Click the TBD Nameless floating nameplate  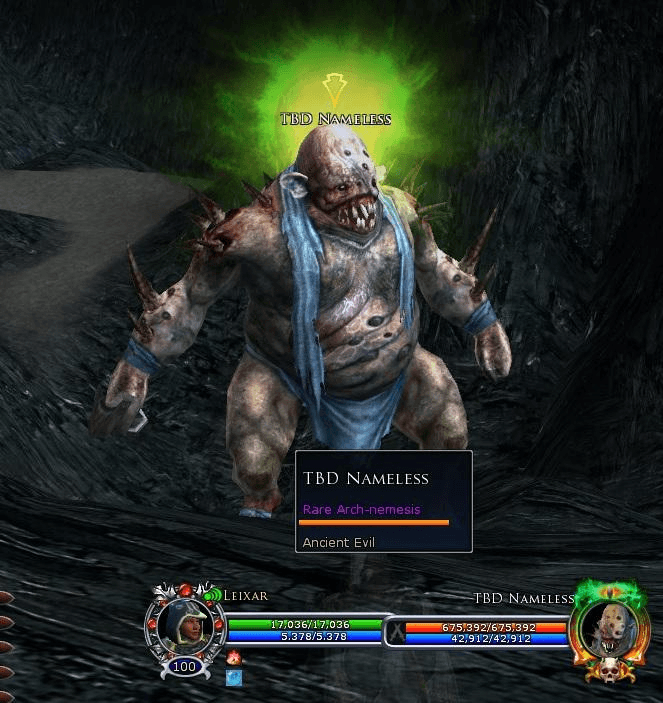click(x=334, y=119)
